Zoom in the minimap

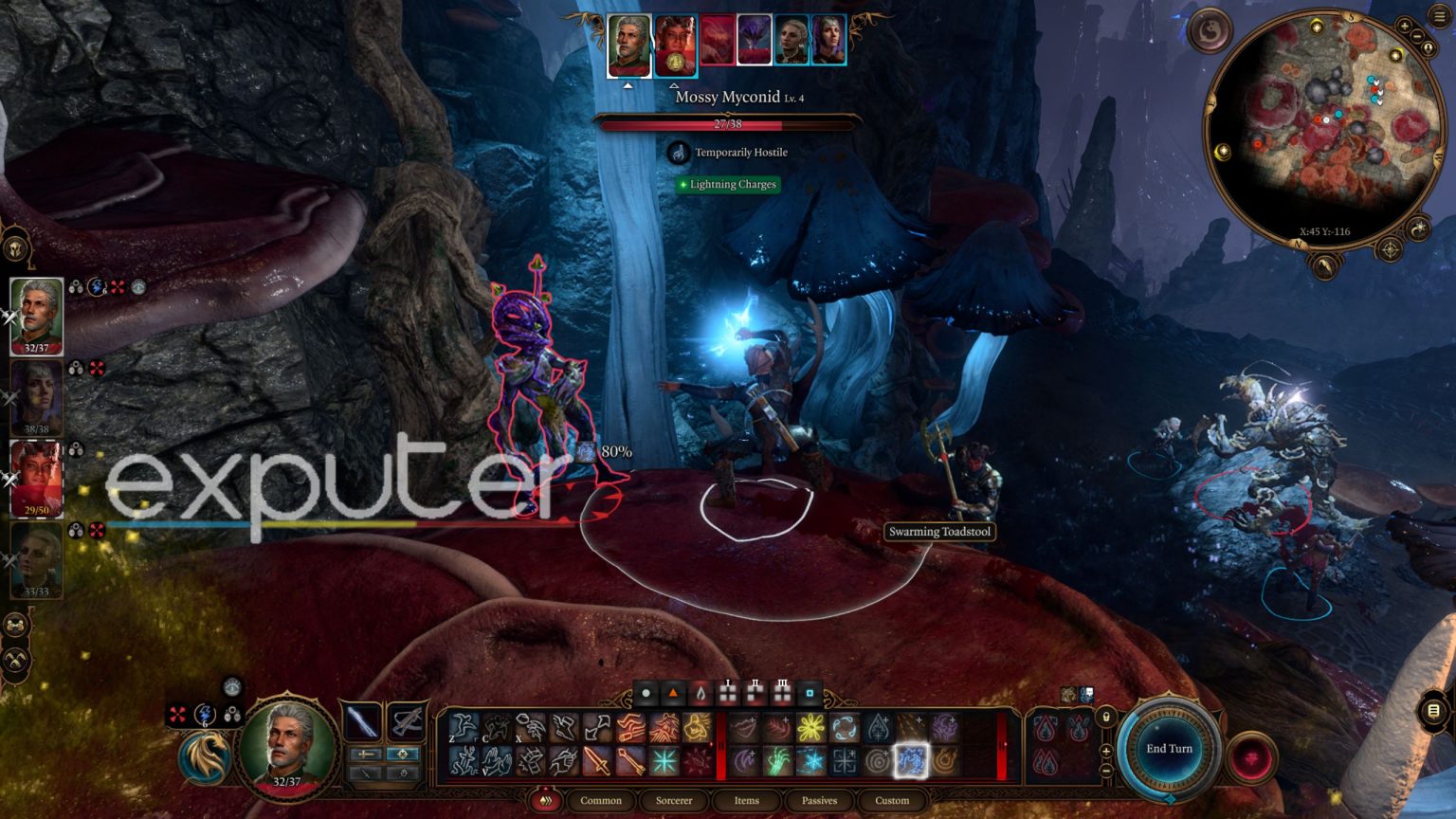tap(1404, 27)
